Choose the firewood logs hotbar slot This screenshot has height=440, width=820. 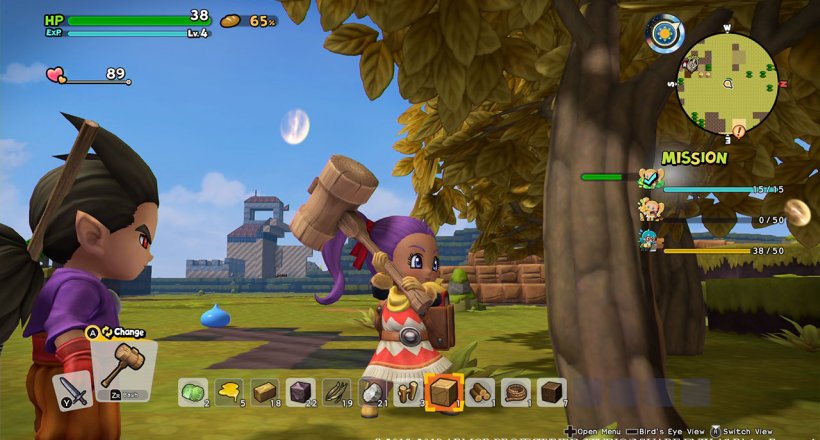pyautogui.click(x=479, y=392)
